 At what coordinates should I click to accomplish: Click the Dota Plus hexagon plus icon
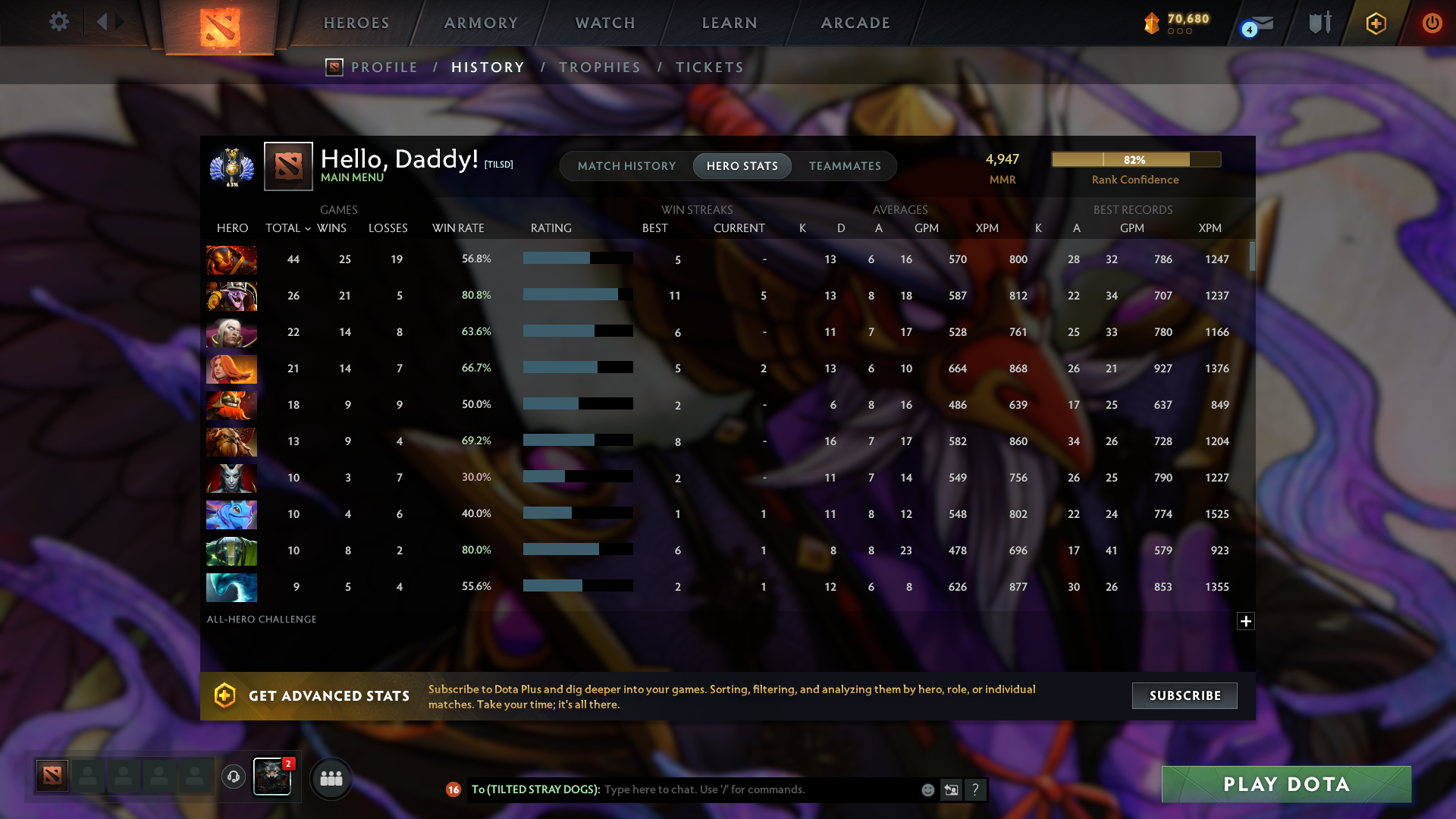(1375, 24)
